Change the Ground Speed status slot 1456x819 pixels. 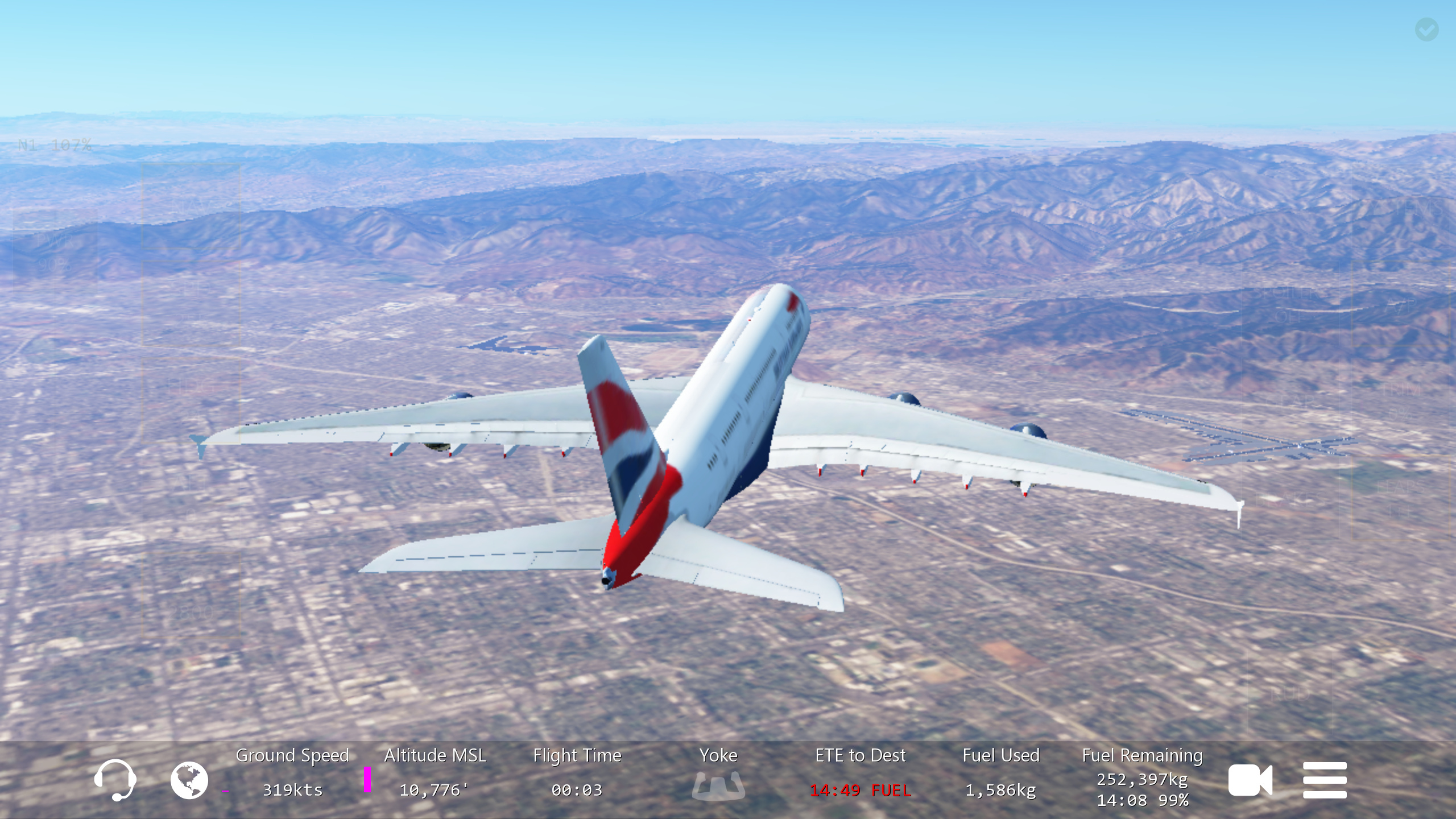click(x=292, y=772)
